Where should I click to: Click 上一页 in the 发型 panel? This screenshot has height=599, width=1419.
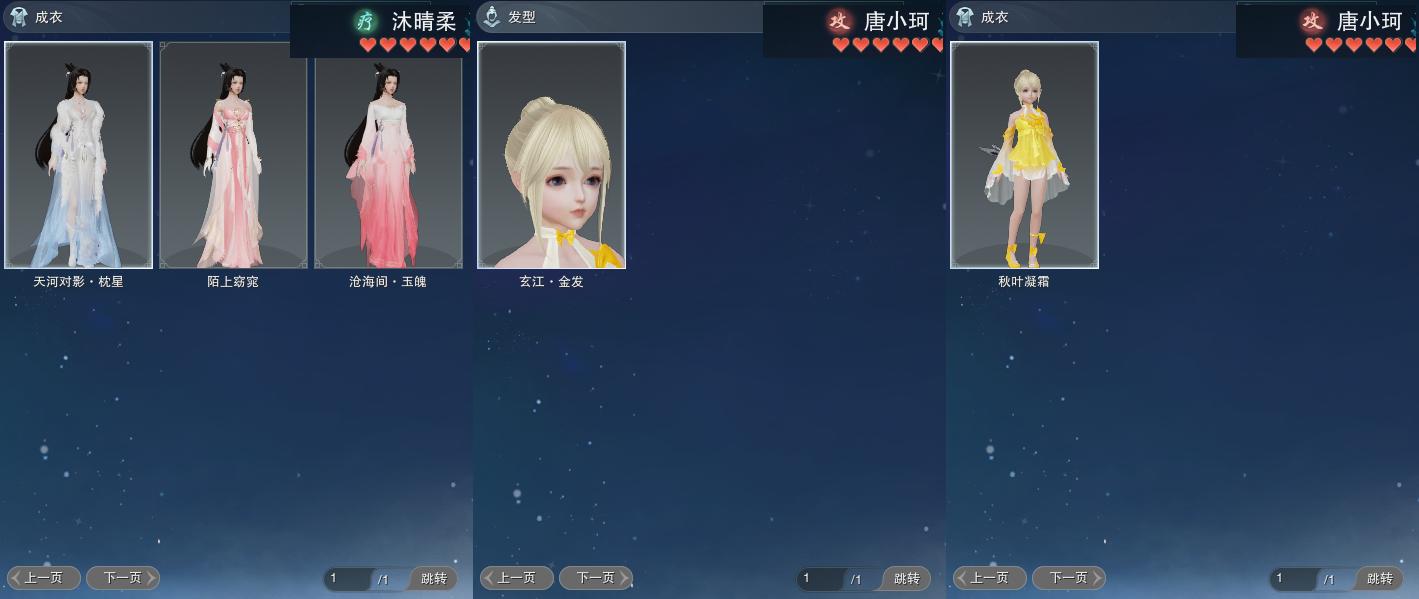(x=517, y=578)
